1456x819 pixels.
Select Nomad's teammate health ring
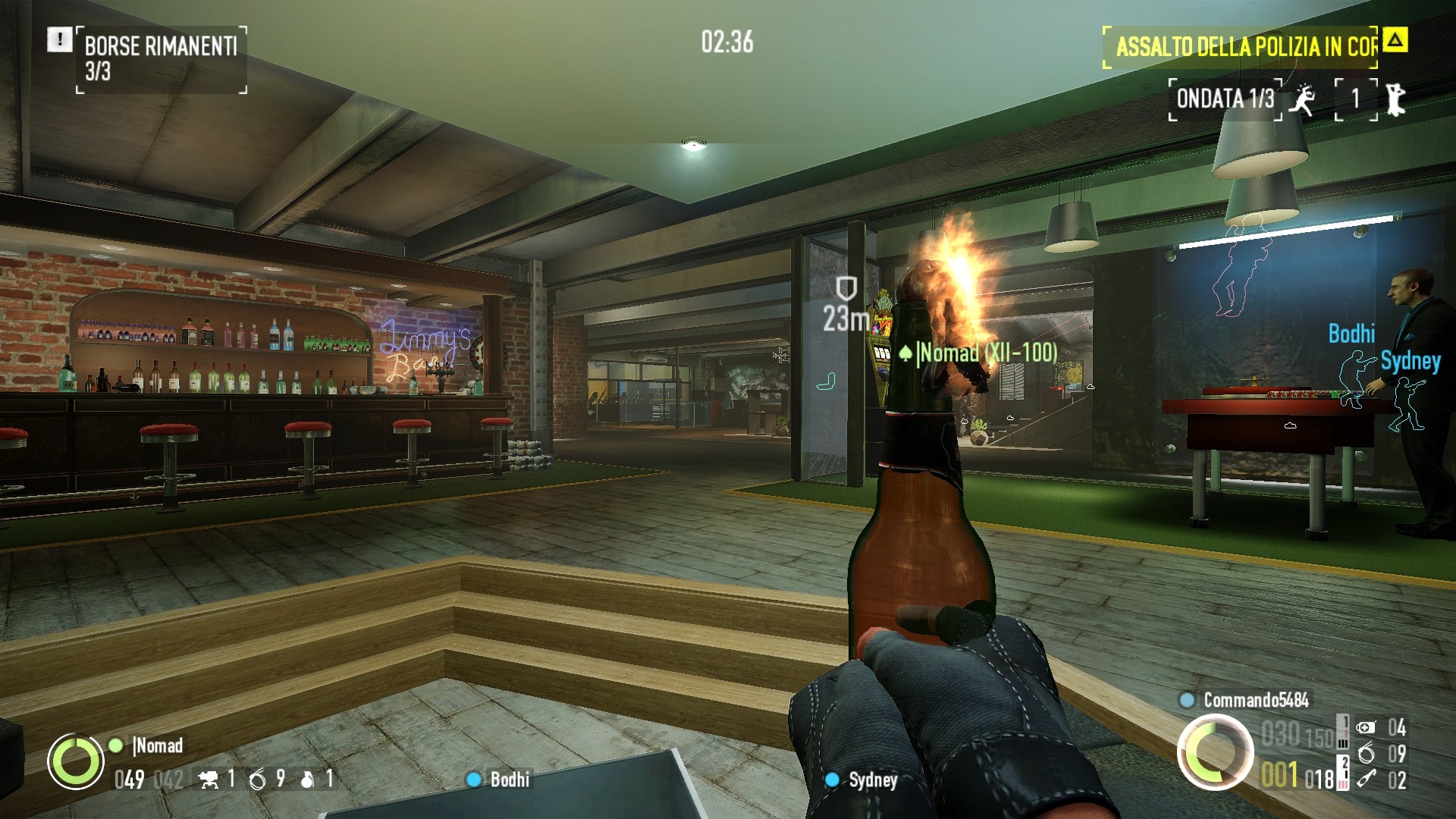[76, 761]
